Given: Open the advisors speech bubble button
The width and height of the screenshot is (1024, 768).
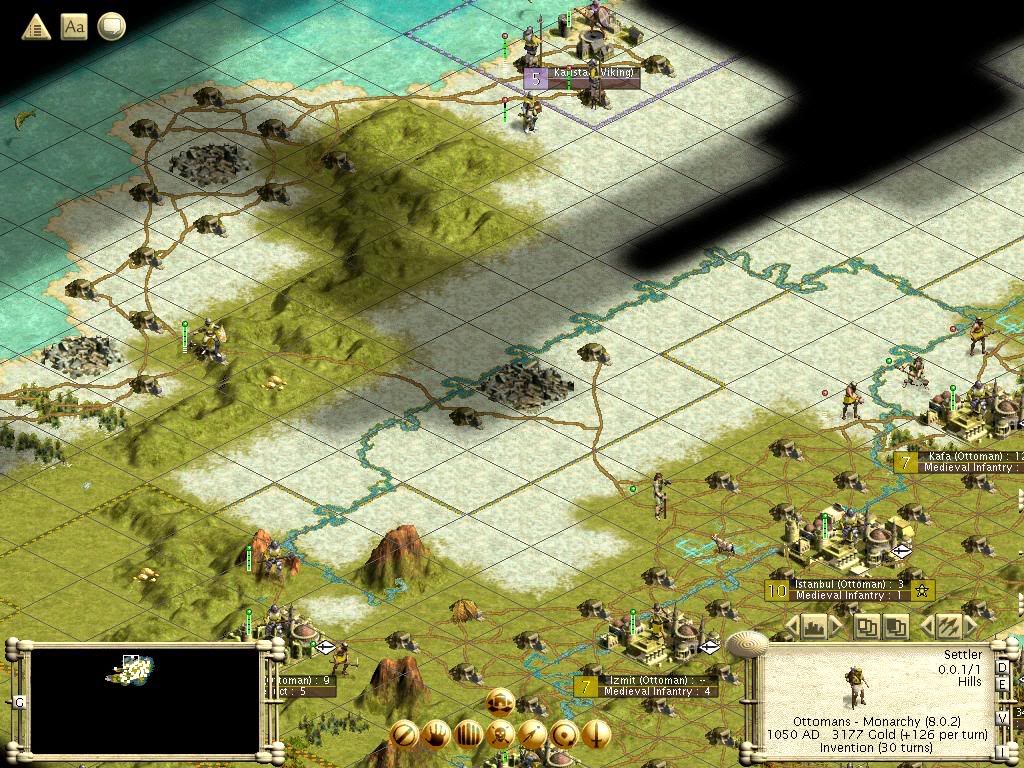Looking at the screenshot, I should [111, 27].
